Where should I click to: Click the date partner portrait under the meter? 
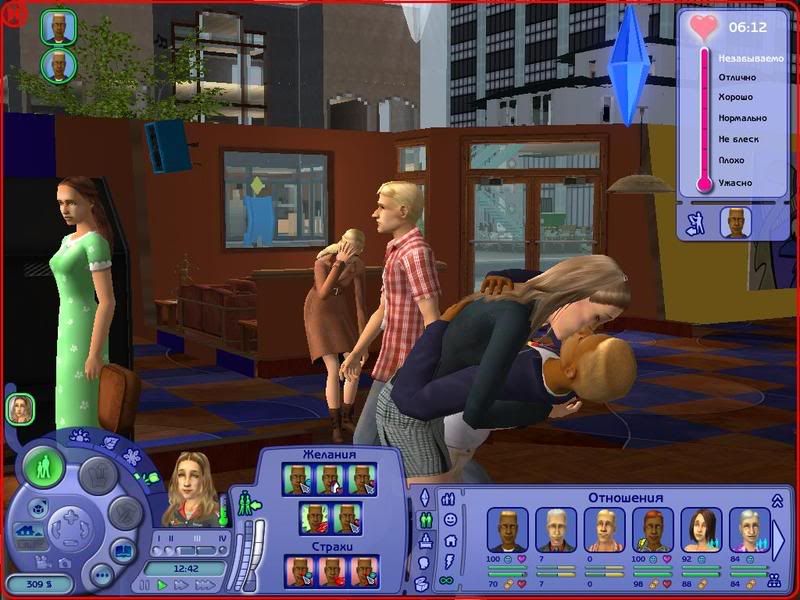735,222
